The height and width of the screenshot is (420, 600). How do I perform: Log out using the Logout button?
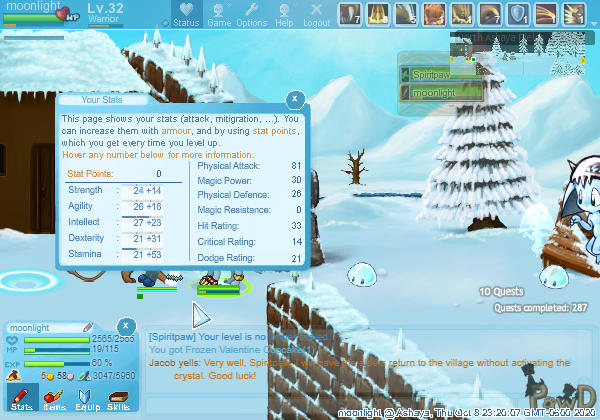click(316, 15)
